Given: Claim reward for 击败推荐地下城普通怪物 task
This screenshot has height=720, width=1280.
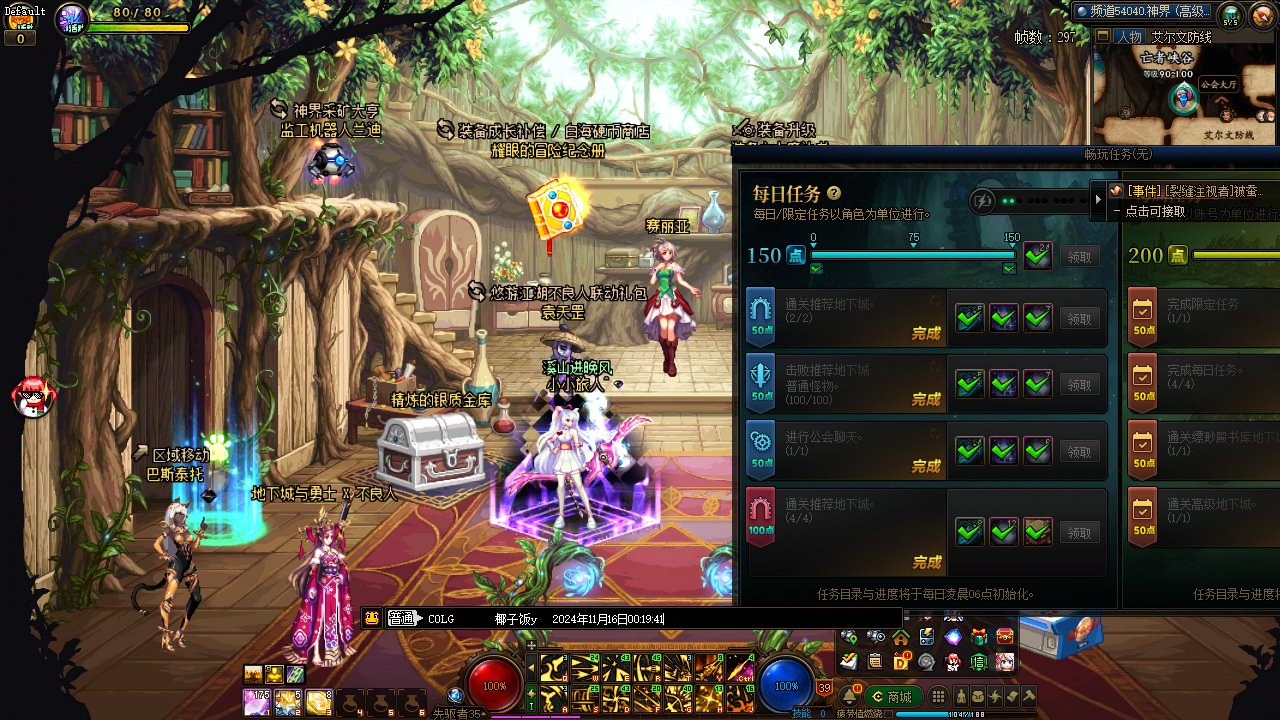Looking at the screenshot, I should tap(1079, 385).
